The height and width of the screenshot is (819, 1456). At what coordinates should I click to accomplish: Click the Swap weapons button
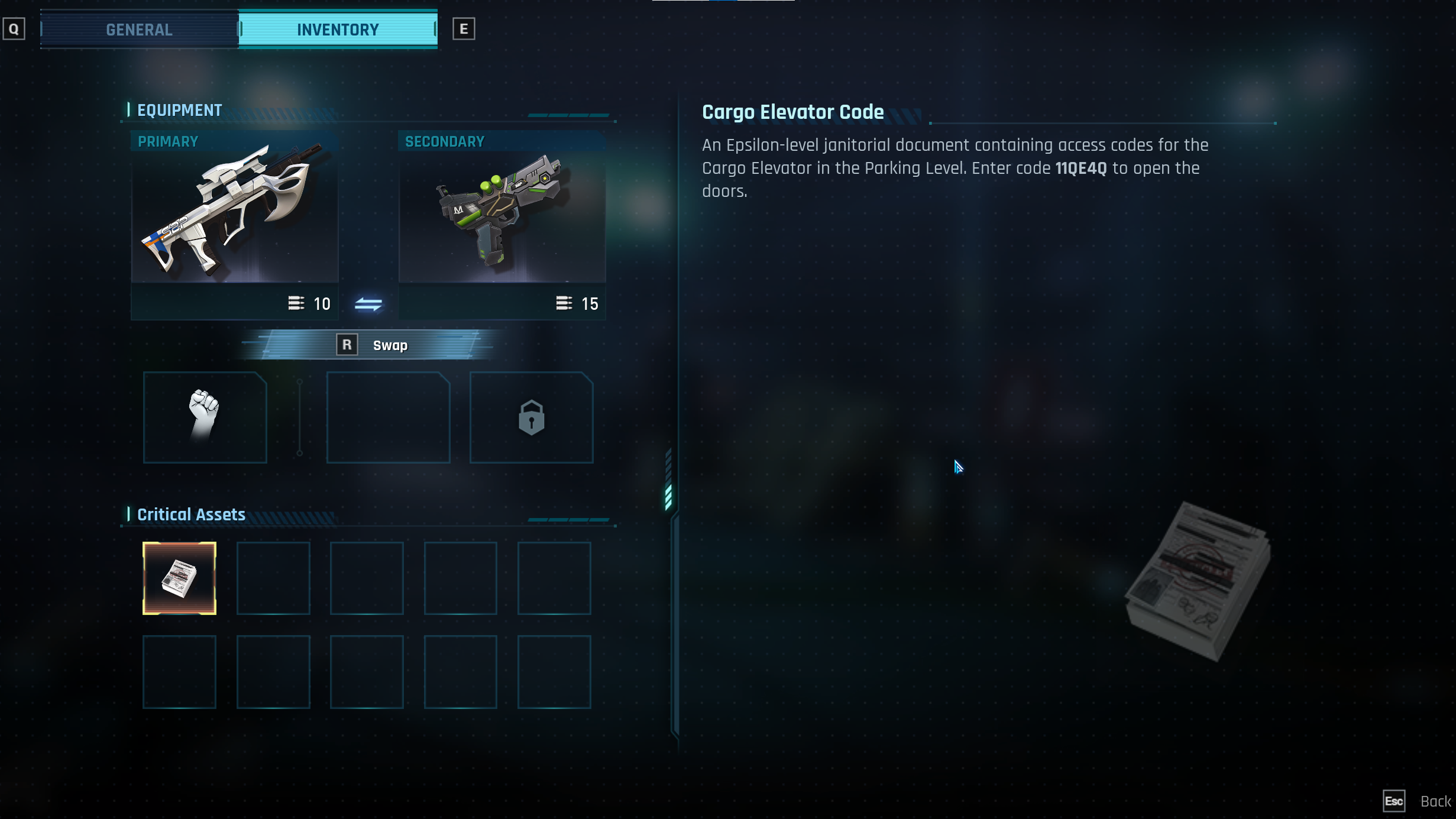(x=373, y=345)
